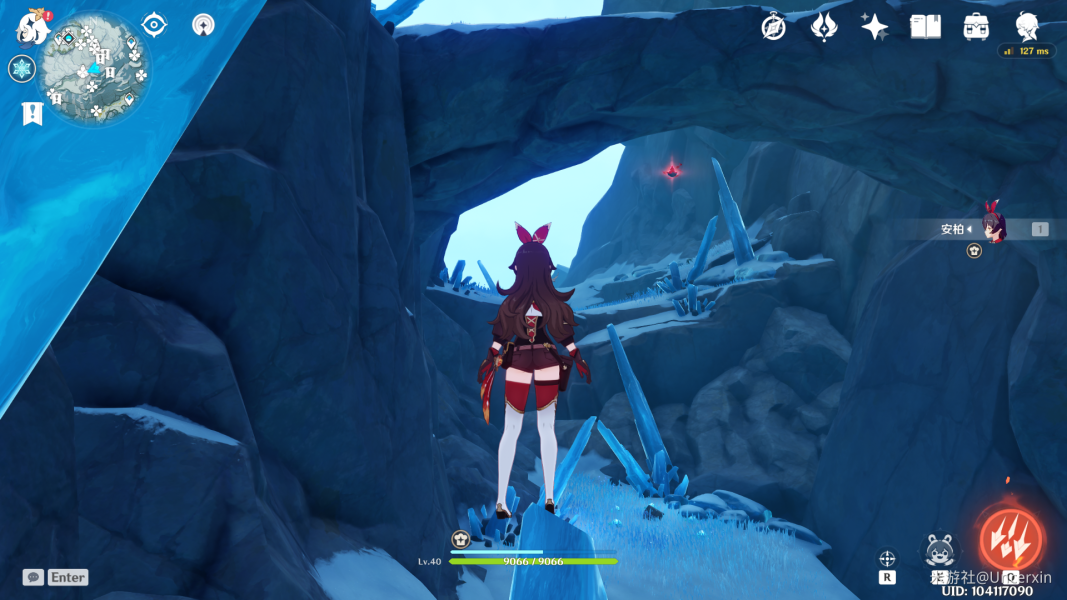This screenshot has width=1067, height=600.
Task: Activate Amber's Fiery Rain elemental burst
Action: 1010,539
